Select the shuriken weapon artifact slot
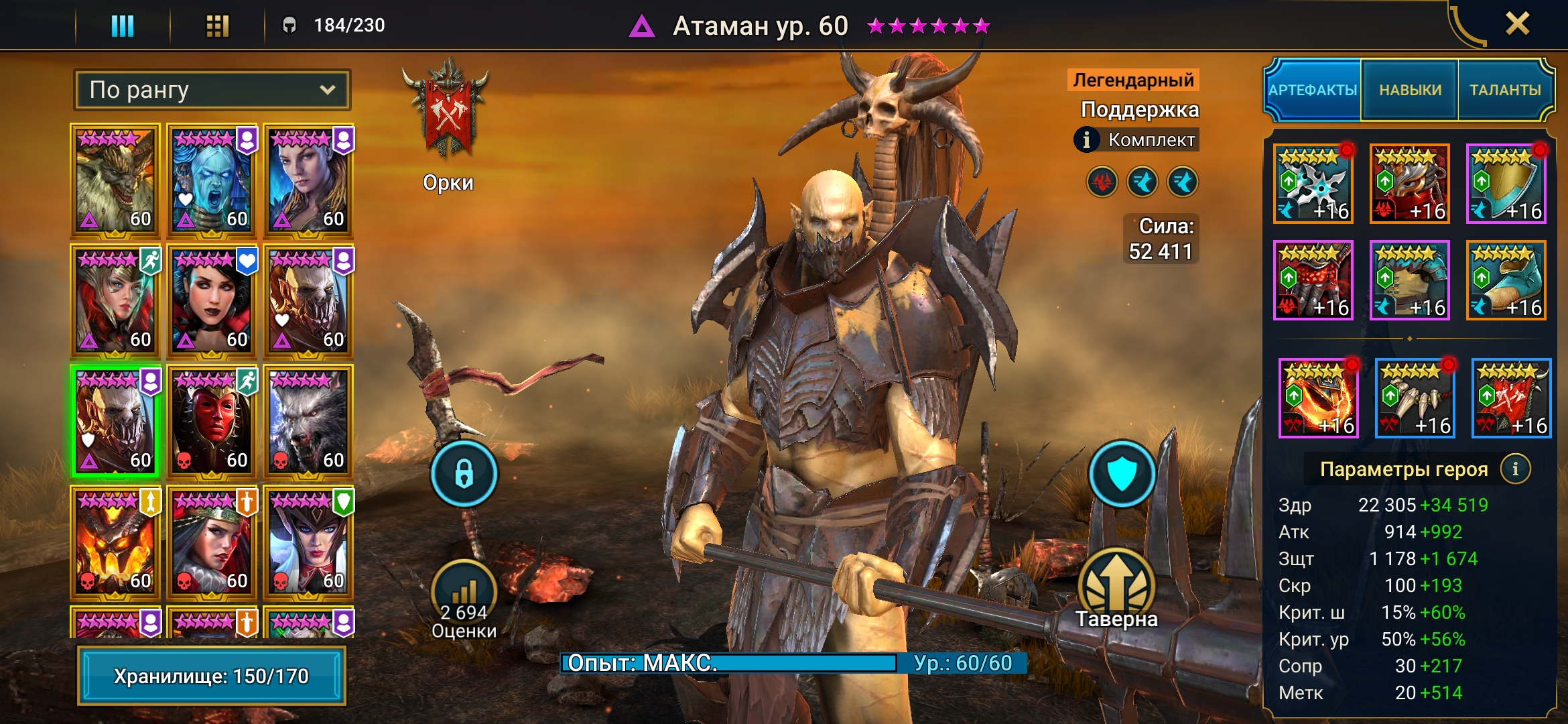 coord(1313,184)
